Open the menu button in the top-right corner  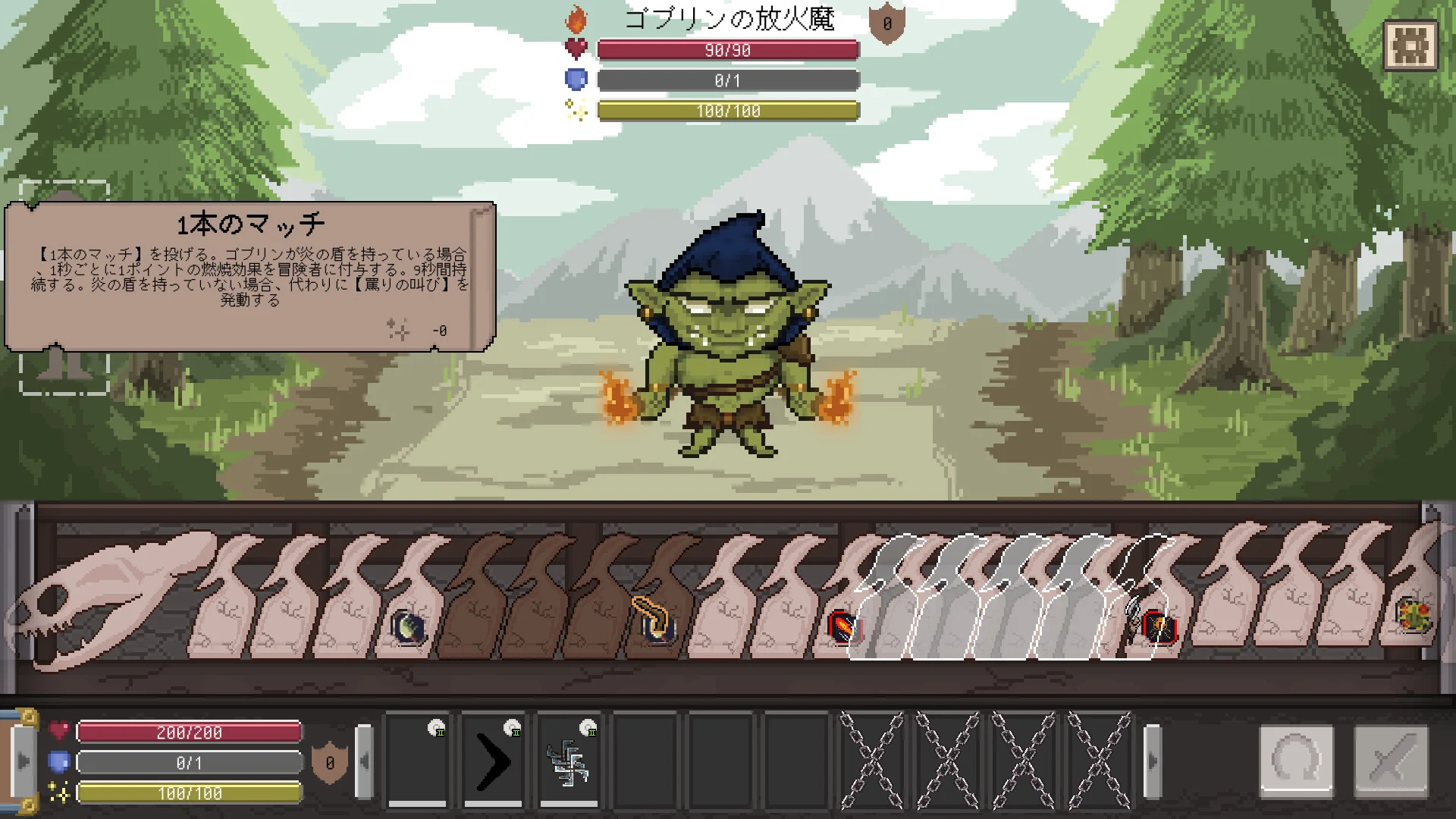tap(1410, 45)
